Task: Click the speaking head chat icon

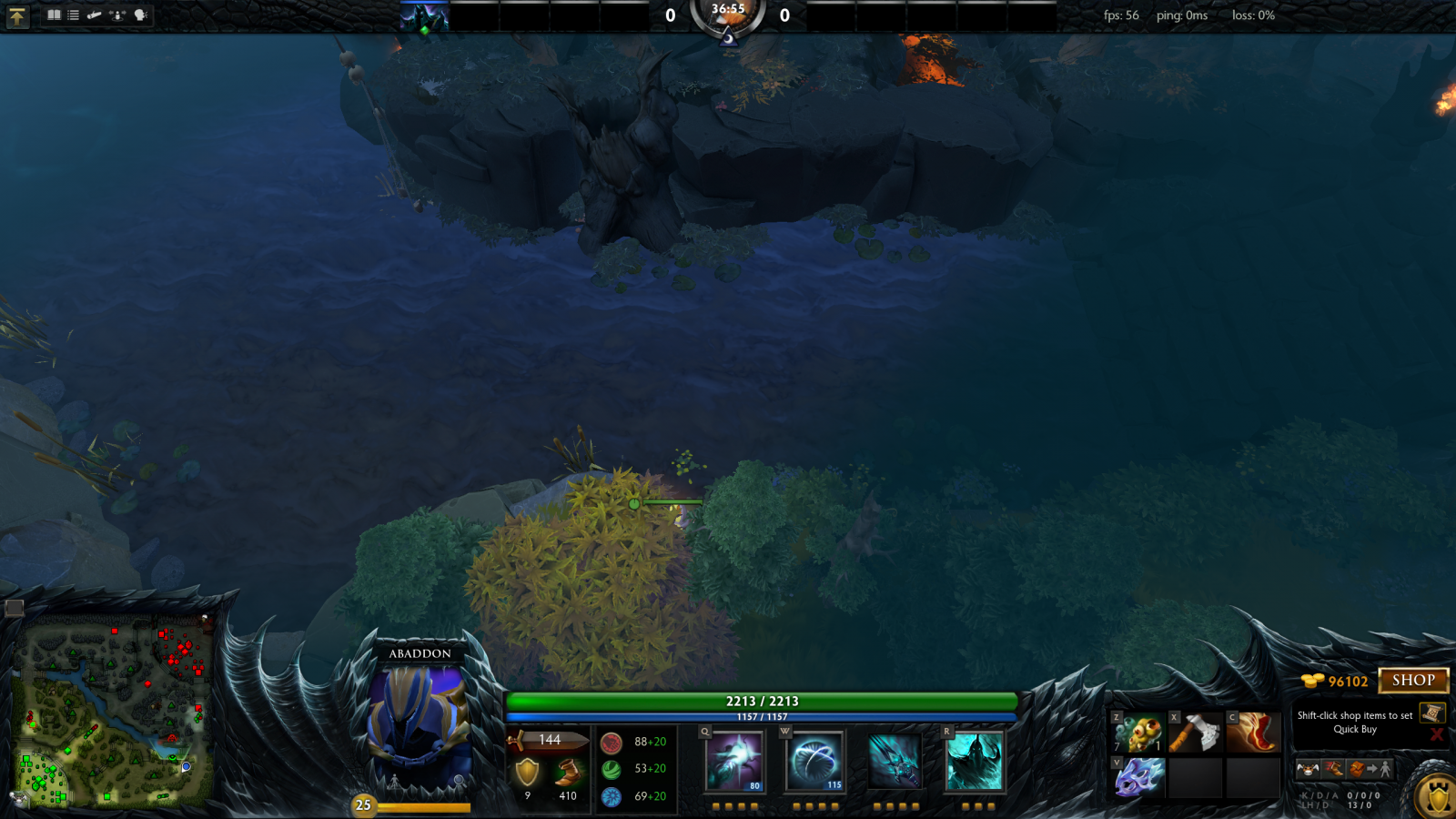Action: pyautogui.click(x=141, y=15)
